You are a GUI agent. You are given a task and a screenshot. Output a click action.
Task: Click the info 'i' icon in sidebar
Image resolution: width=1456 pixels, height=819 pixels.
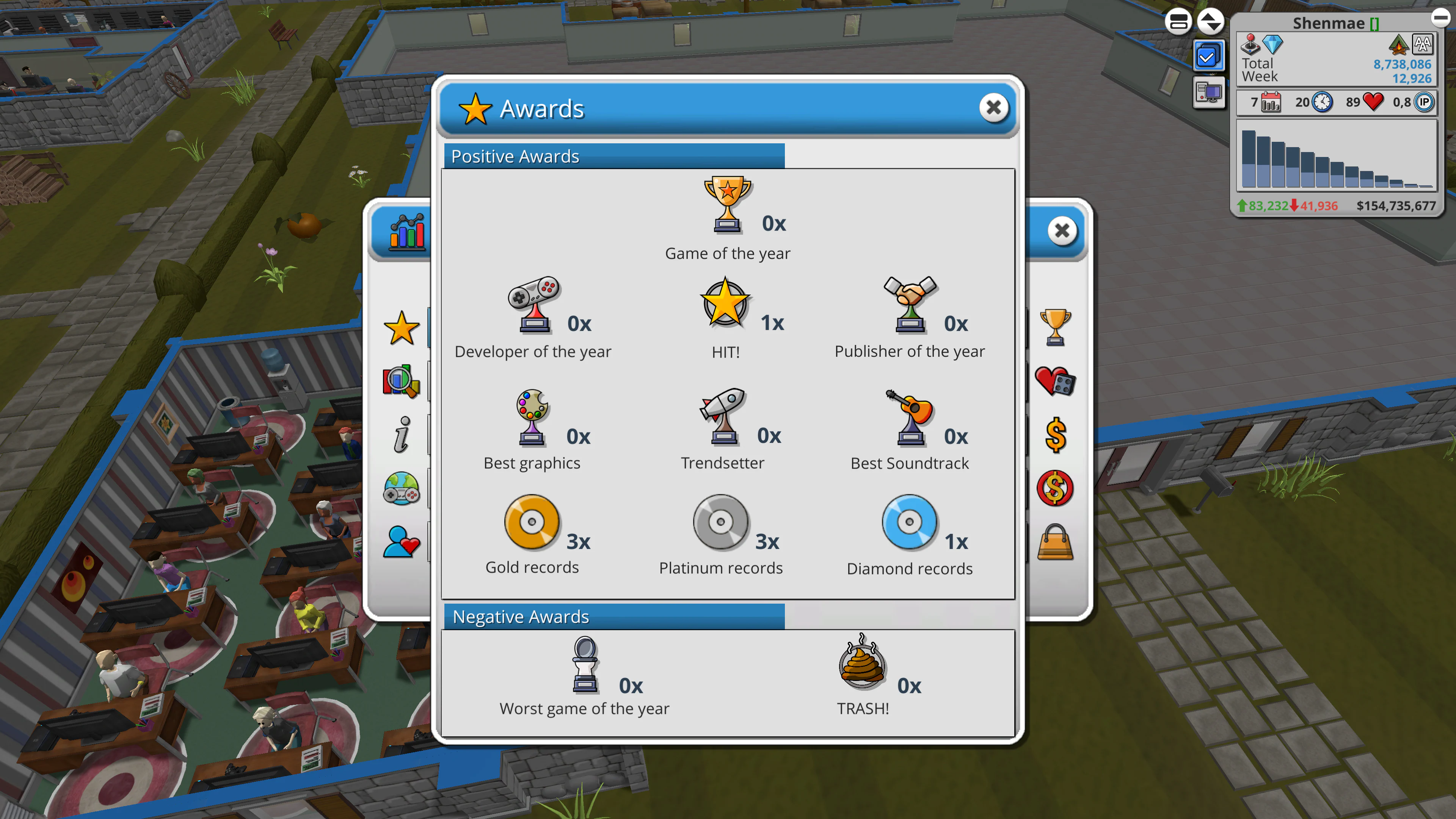coord(402,435)
